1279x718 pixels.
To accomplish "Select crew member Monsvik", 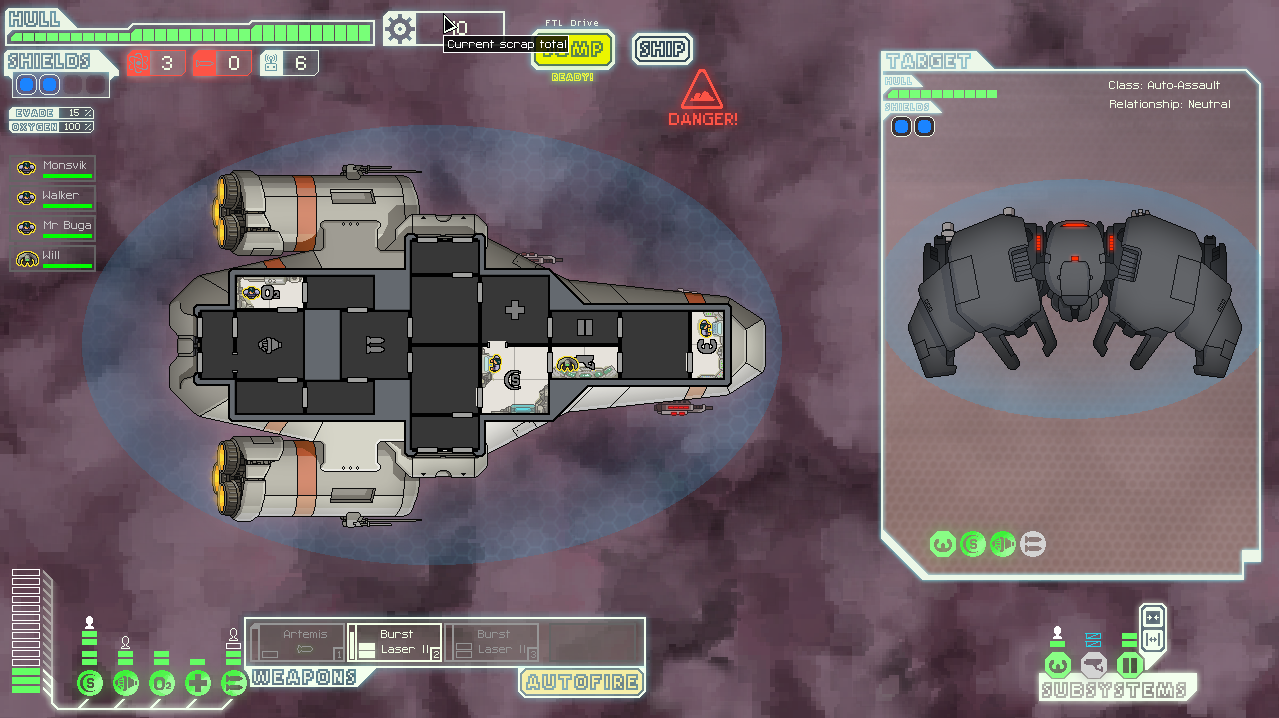I will pyautogui.click(x=55, y=168).
